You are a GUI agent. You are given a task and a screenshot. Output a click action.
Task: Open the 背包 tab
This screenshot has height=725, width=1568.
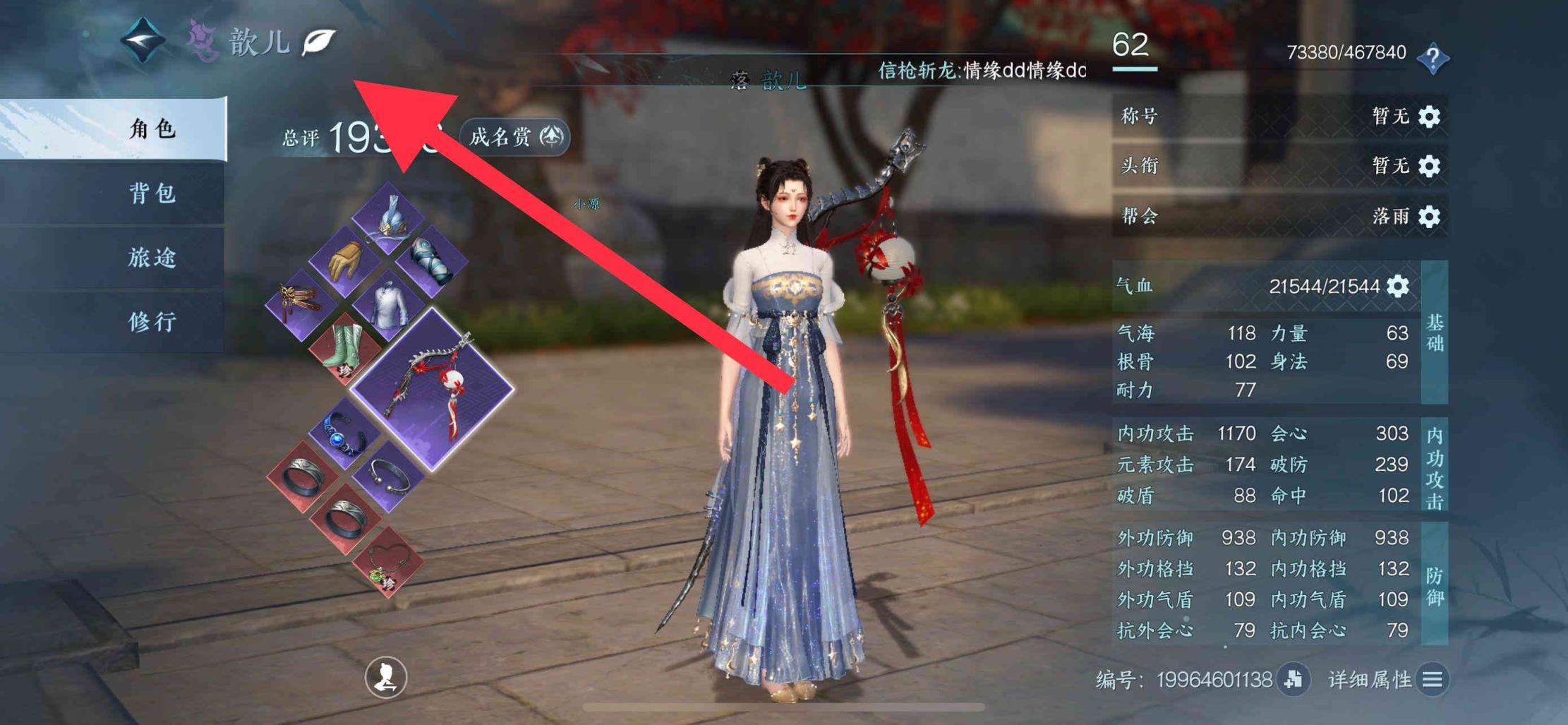pos(152,193)
